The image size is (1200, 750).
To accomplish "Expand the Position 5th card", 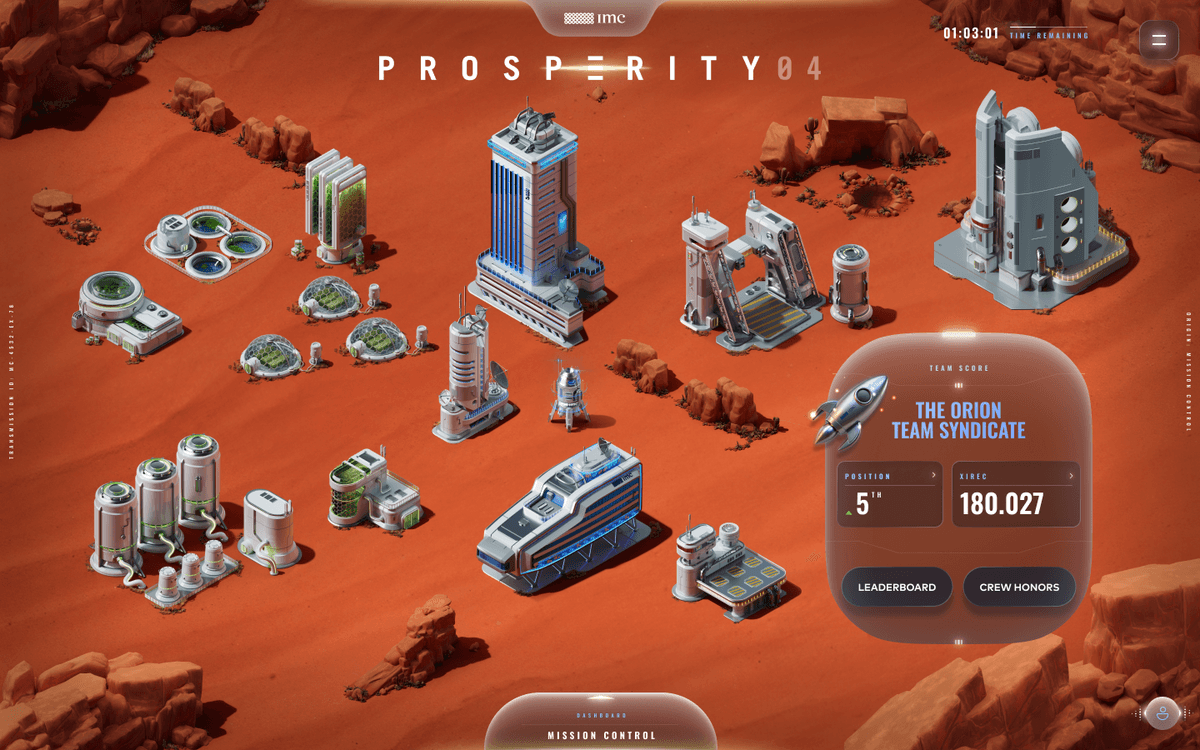I will (890, 494).
